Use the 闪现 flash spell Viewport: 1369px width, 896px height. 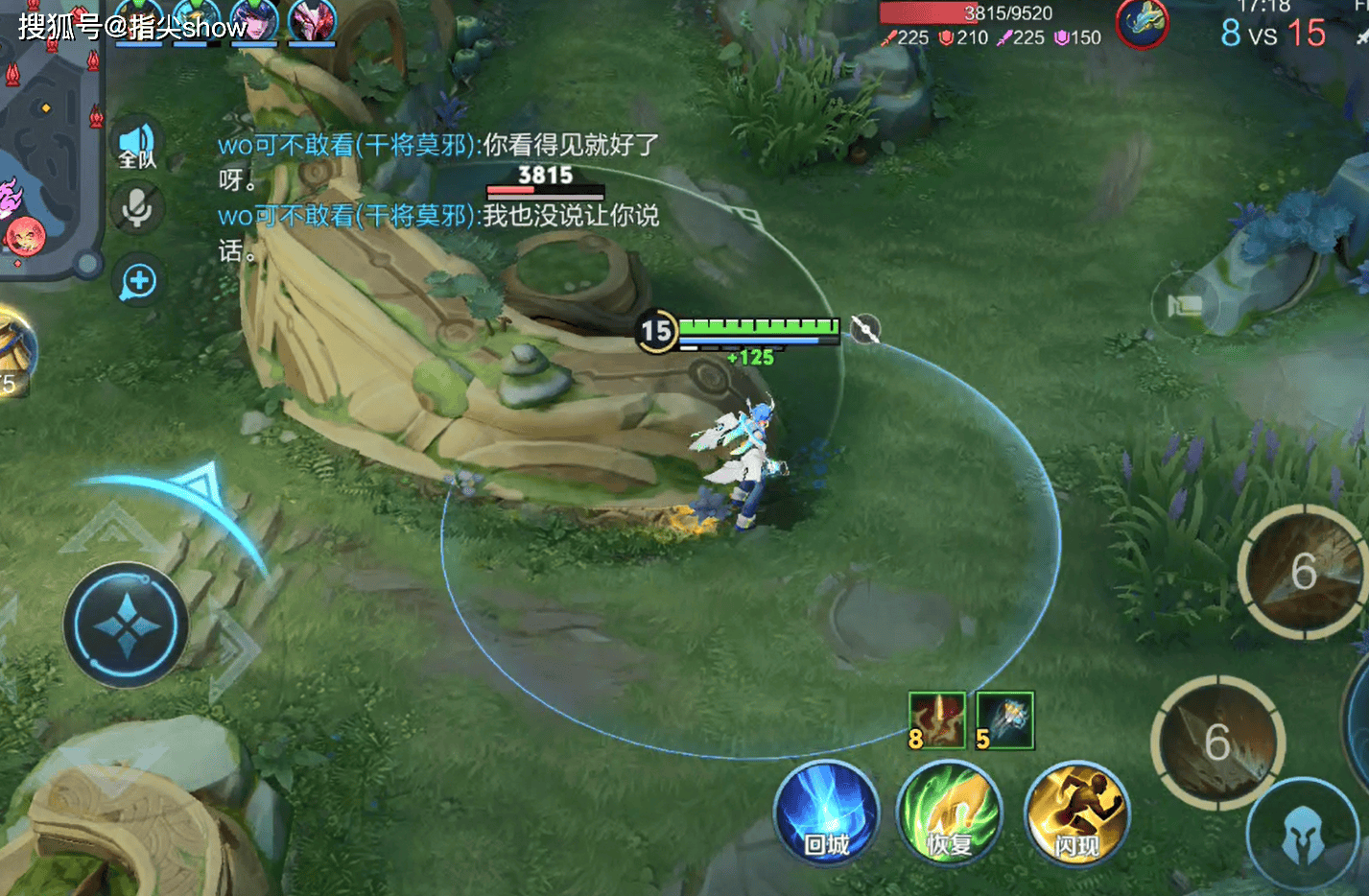coord(1076,813)
